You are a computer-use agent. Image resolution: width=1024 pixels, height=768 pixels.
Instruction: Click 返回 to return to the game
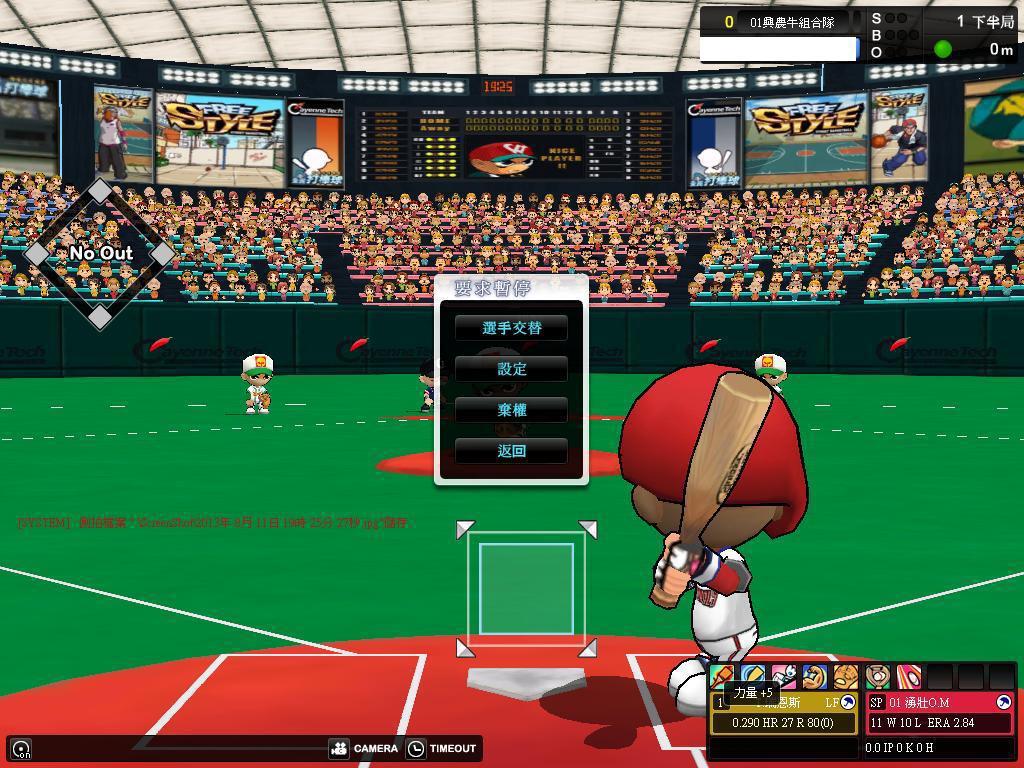point(511,451)
